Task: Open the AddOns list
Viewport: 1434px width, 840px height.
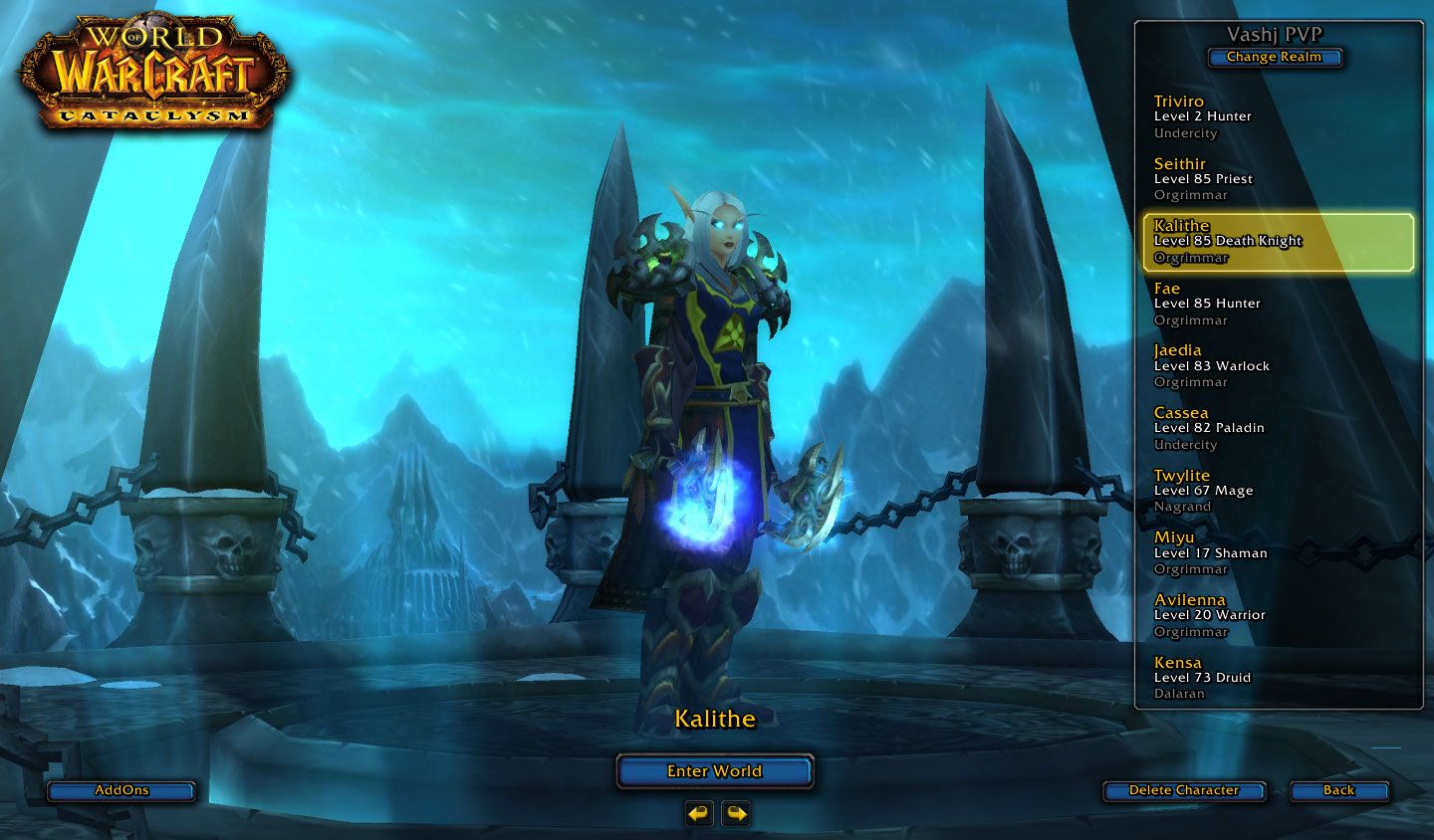Action: 121,790
